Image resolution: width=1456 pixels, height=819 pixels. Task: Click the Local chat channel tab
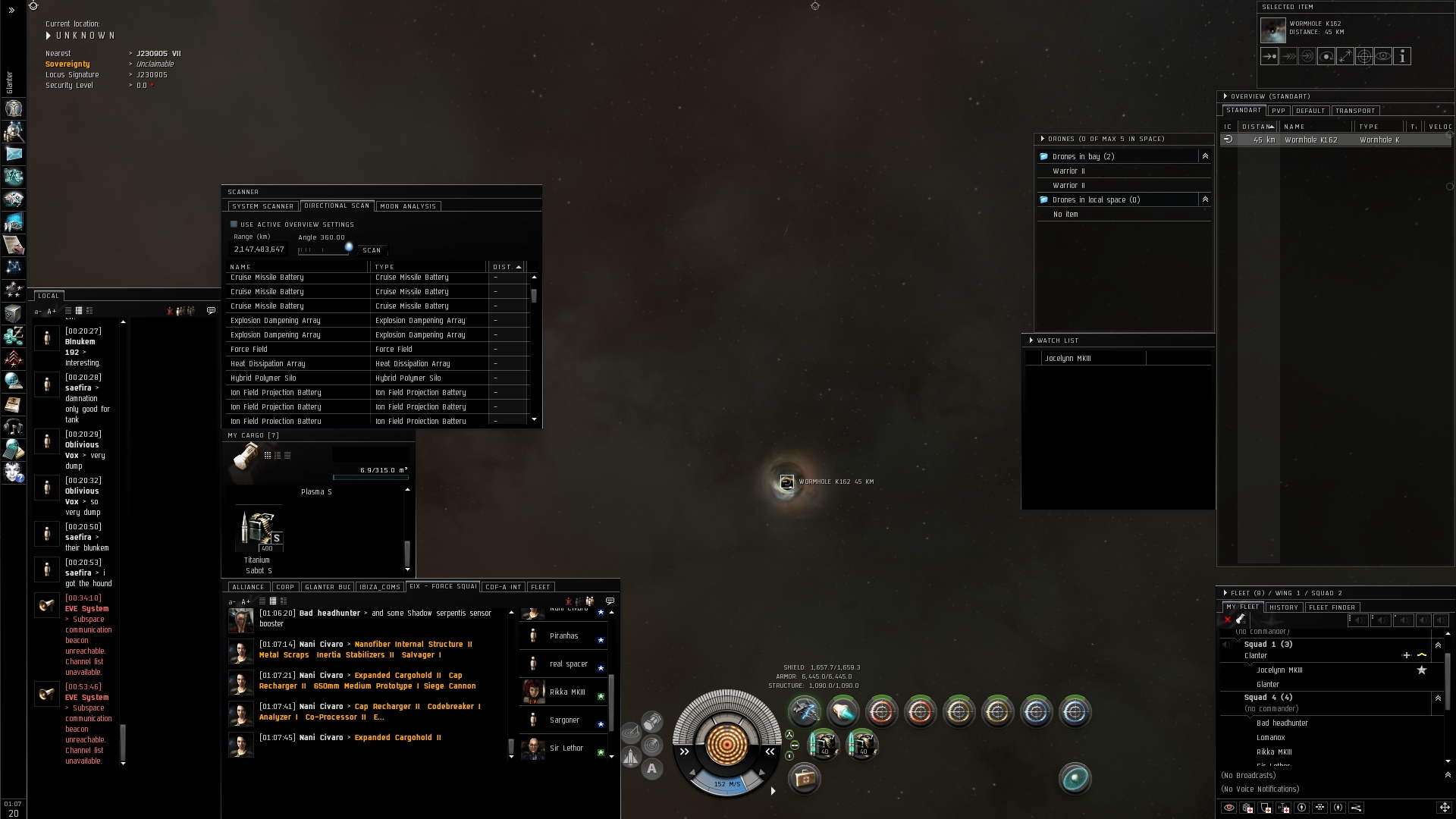[x=49, y=296]
